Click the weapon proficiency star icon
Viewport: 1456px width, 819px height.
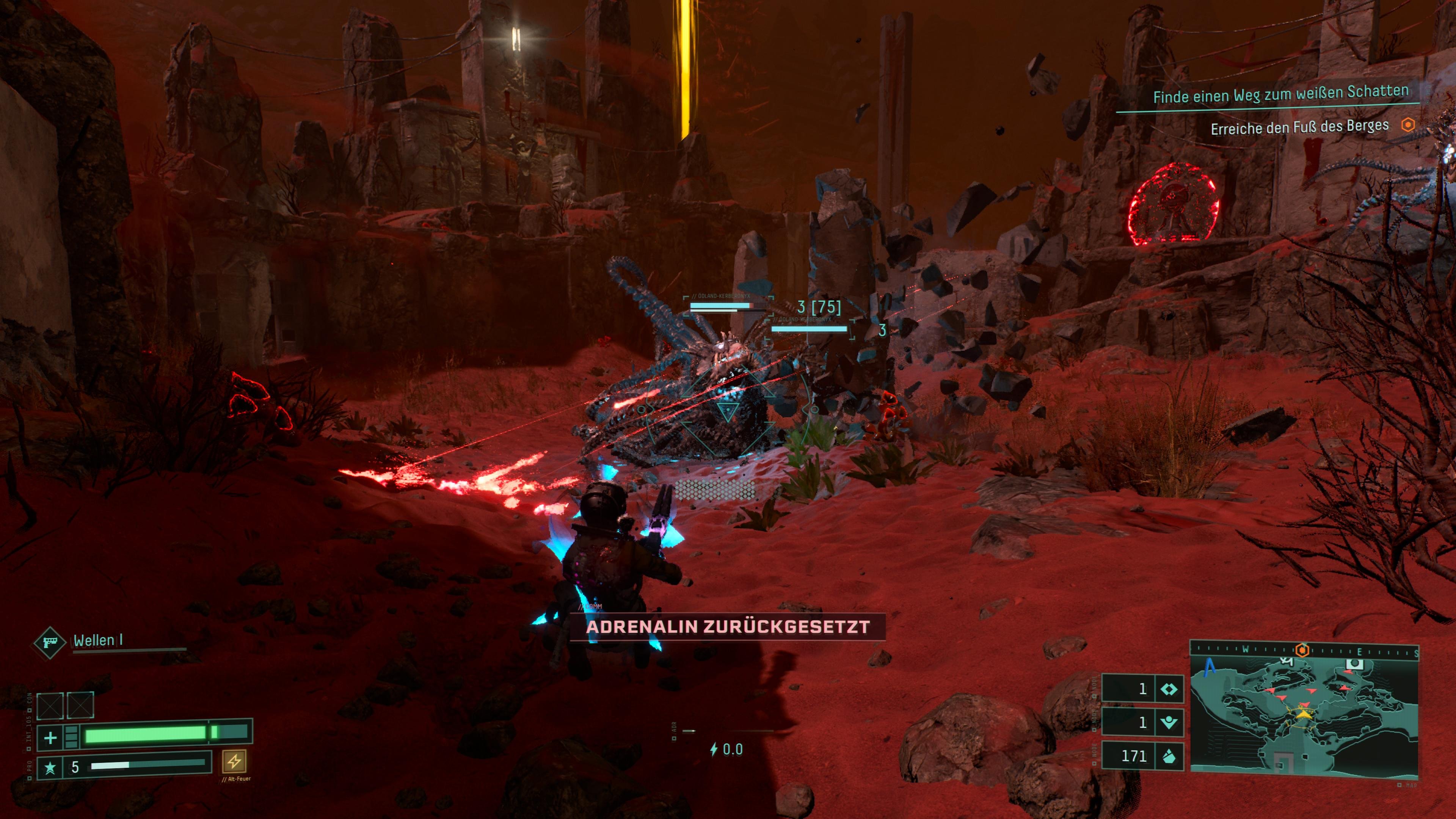pyautogui.click(x=50, y=769)
